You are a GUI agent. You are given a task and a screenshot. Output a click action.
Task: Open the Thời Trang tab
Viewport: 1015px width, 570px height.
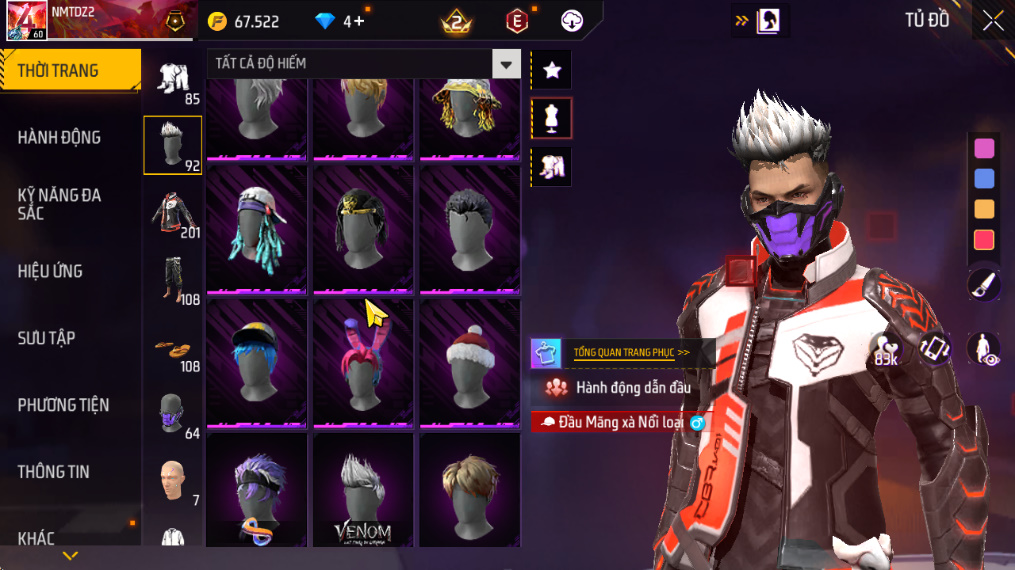(68, 70)
